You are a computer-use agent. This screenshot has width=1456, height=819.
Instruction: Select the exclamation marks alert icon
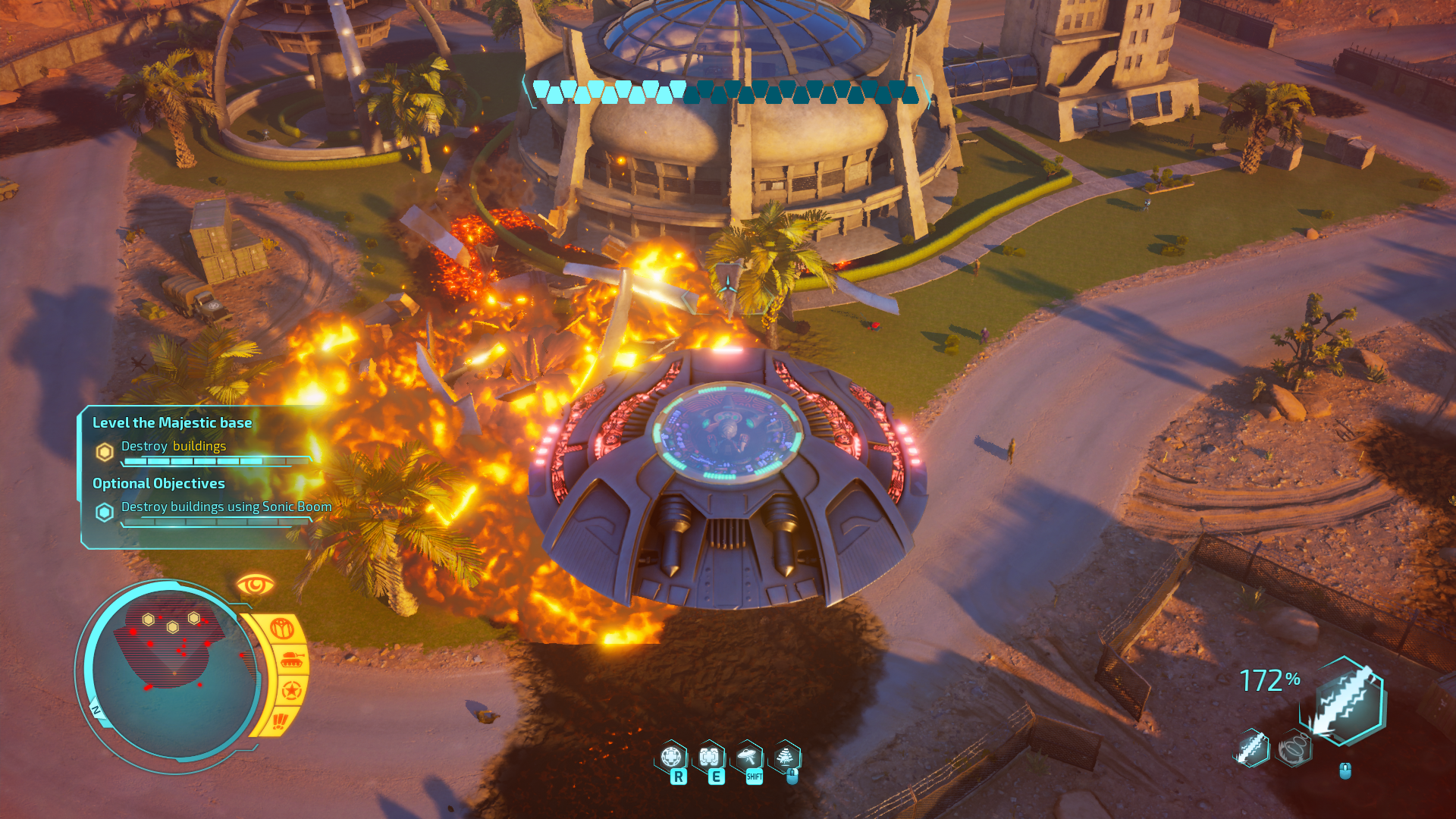tap(280, 720)
